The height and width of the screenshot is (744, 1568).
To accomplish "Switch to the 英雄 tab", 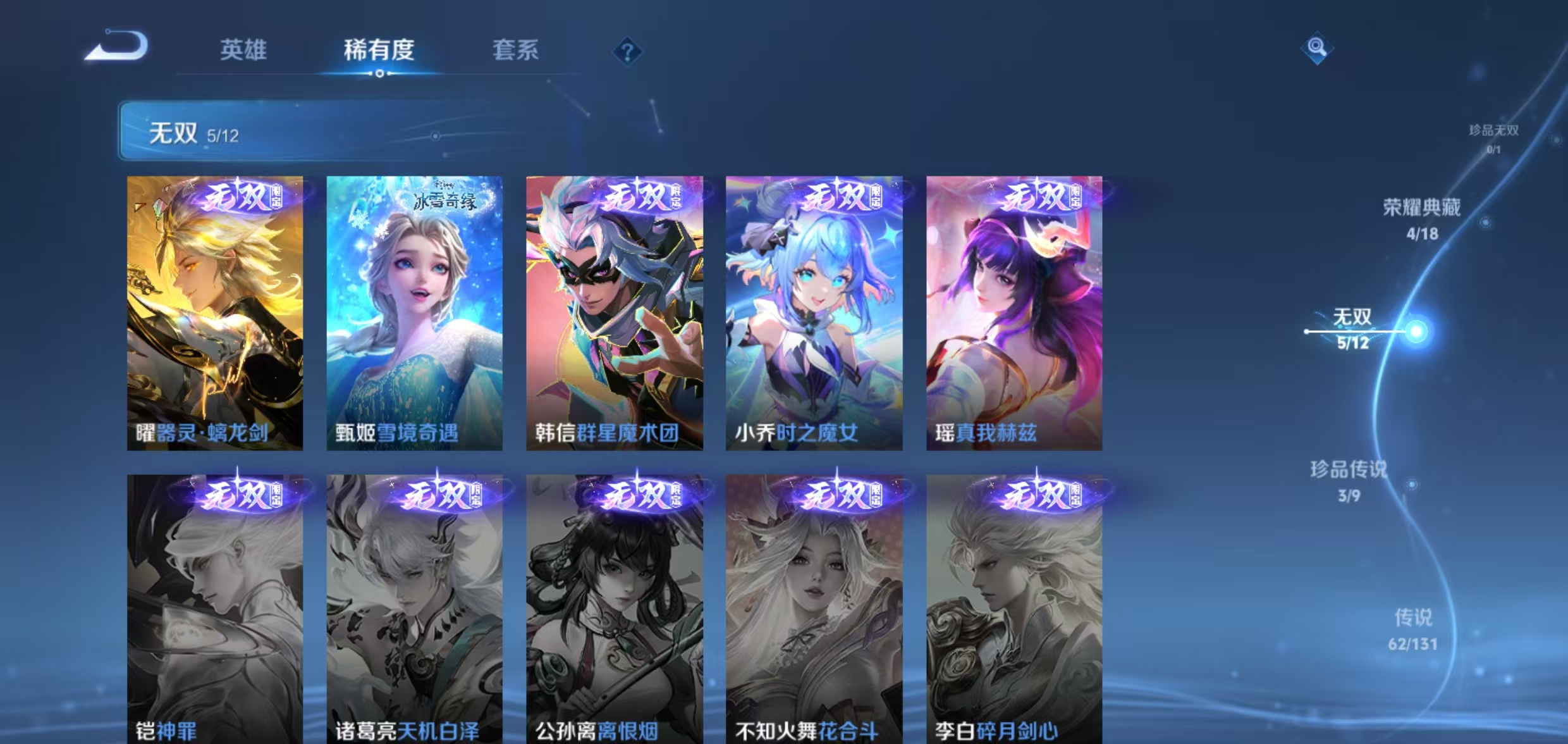I will pos(243,52).
